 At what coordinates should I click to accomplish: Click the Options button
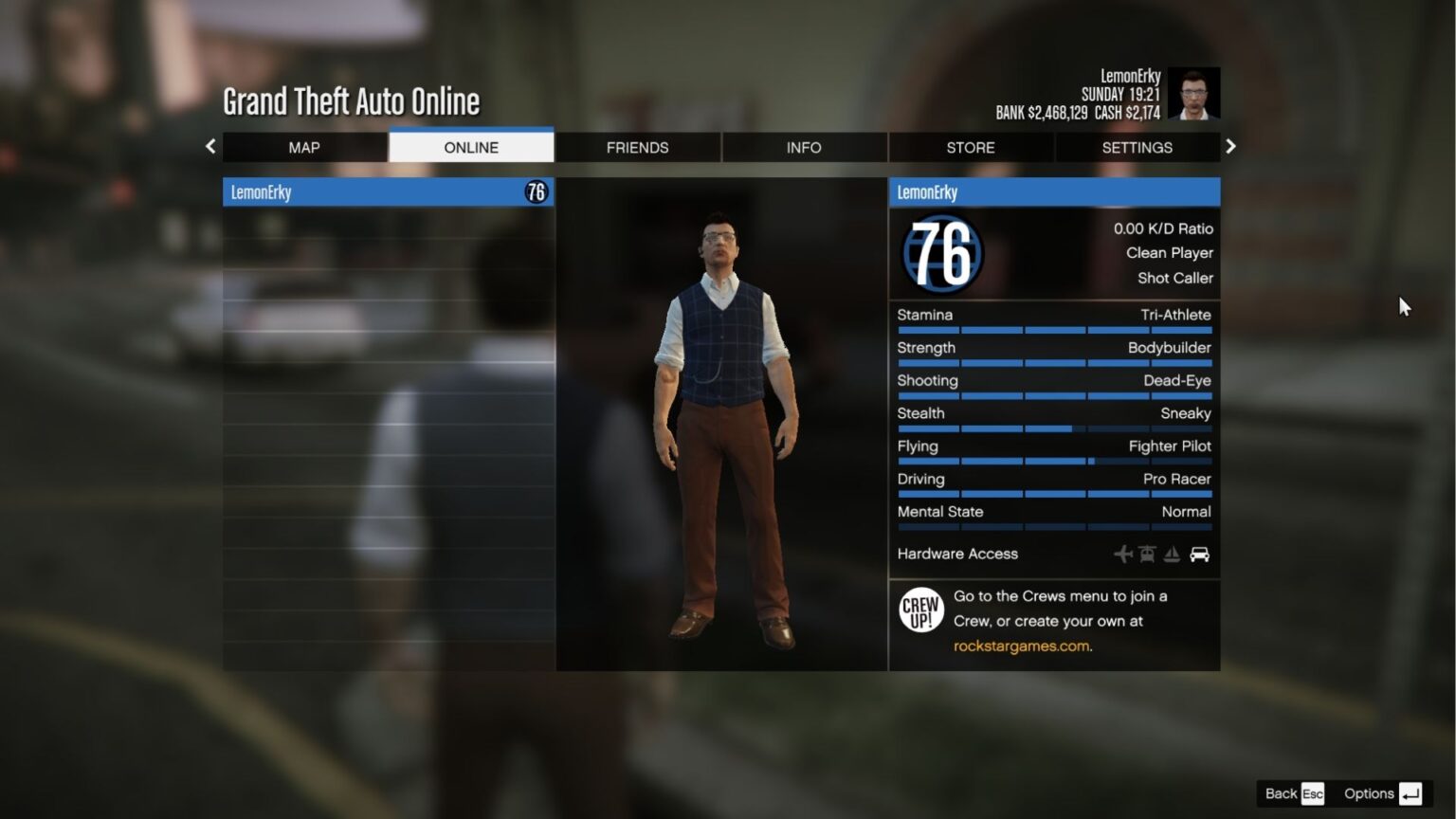point(1368,793)
